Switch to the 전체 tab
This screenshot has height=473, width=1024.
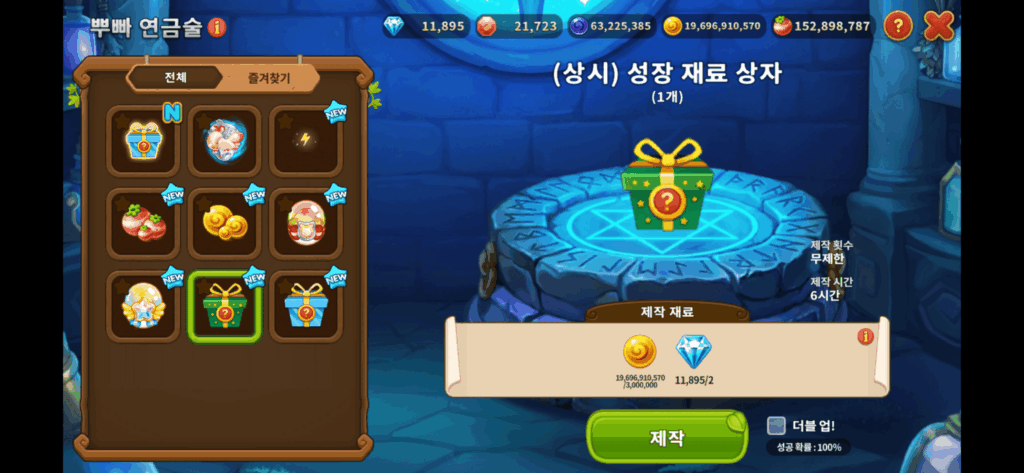click(x=176, y=77)
